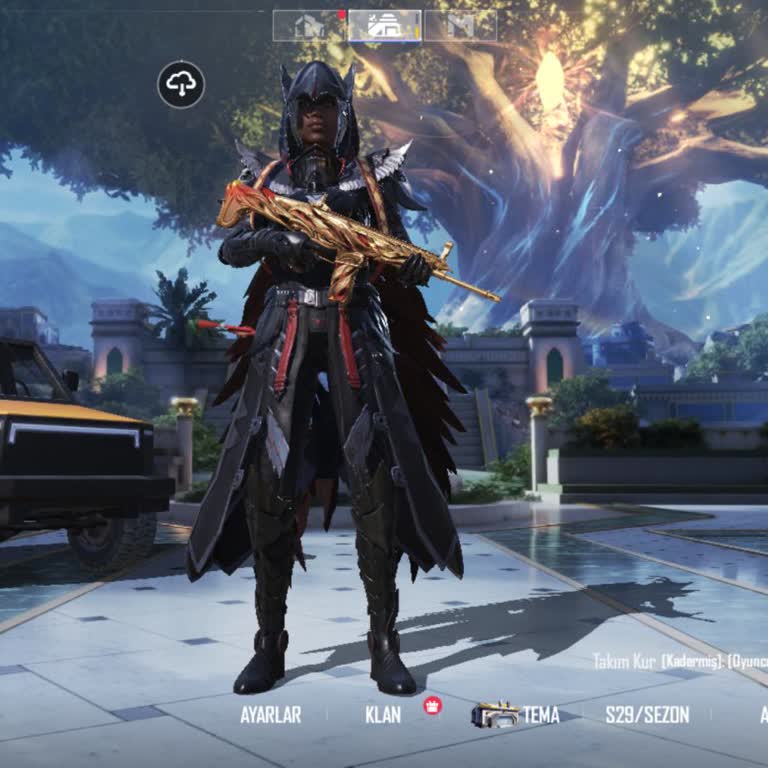The height and width of the screenshot is (768, 768).
Task: Open the KLAN menu
Action: pos(383,715)
